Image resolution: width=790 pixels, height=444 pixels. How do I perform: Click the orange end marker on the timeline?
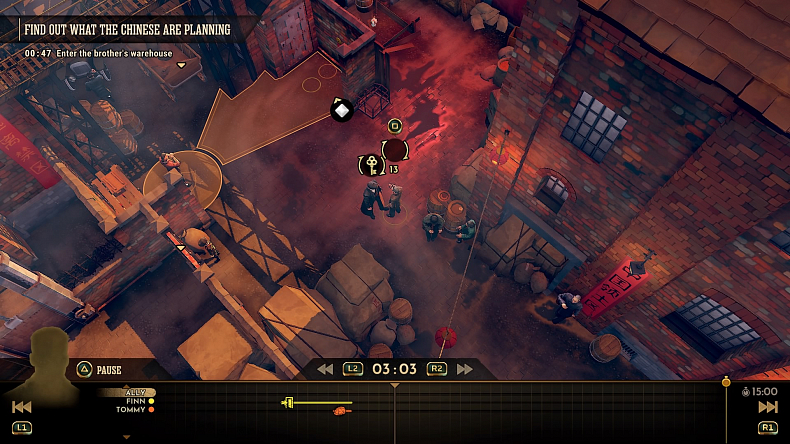(x=726, y=382)
